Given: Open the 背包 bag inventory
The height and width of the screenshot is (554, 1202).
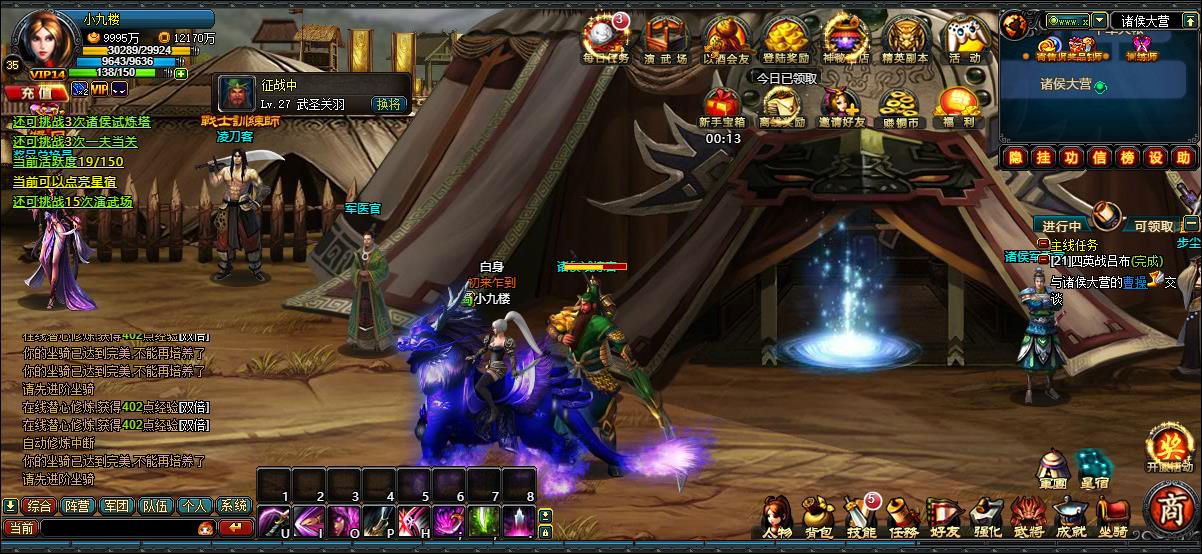Looking at the screenshot, I should (x=819, y=515).
